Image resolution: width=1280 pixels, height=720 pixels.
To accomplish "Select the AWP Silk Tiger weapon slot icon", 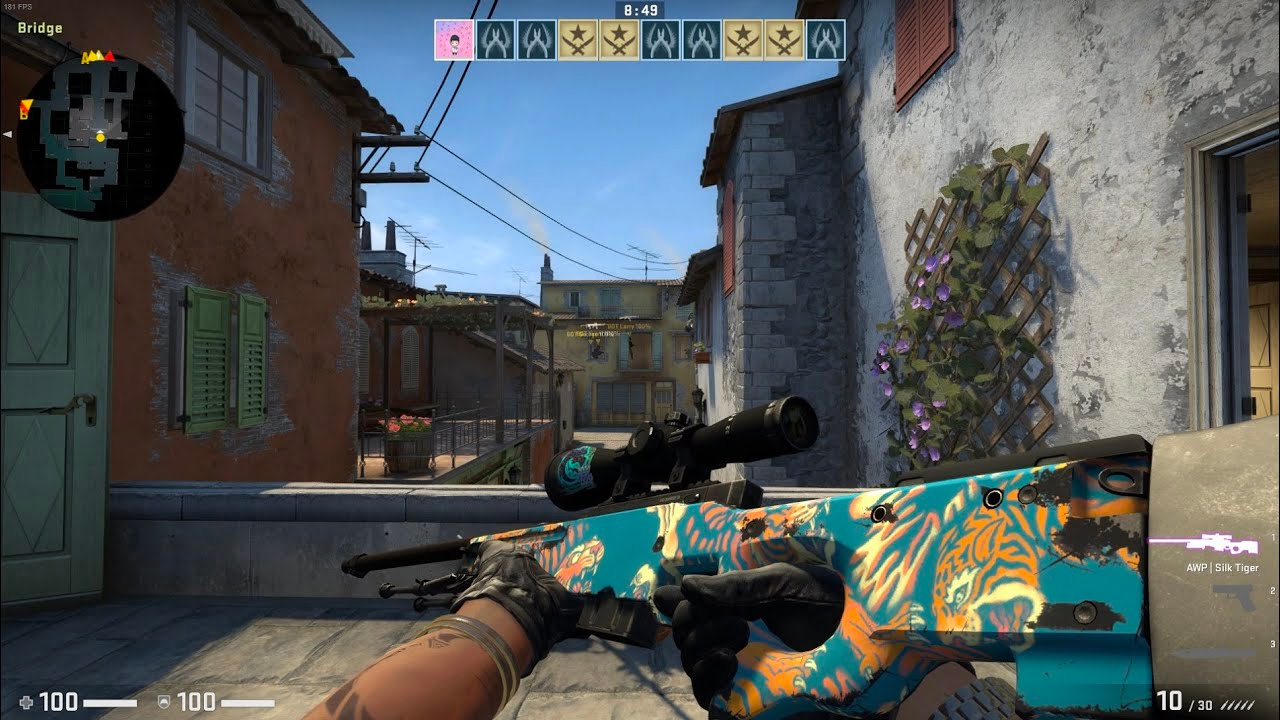I will click(1218, 542).
